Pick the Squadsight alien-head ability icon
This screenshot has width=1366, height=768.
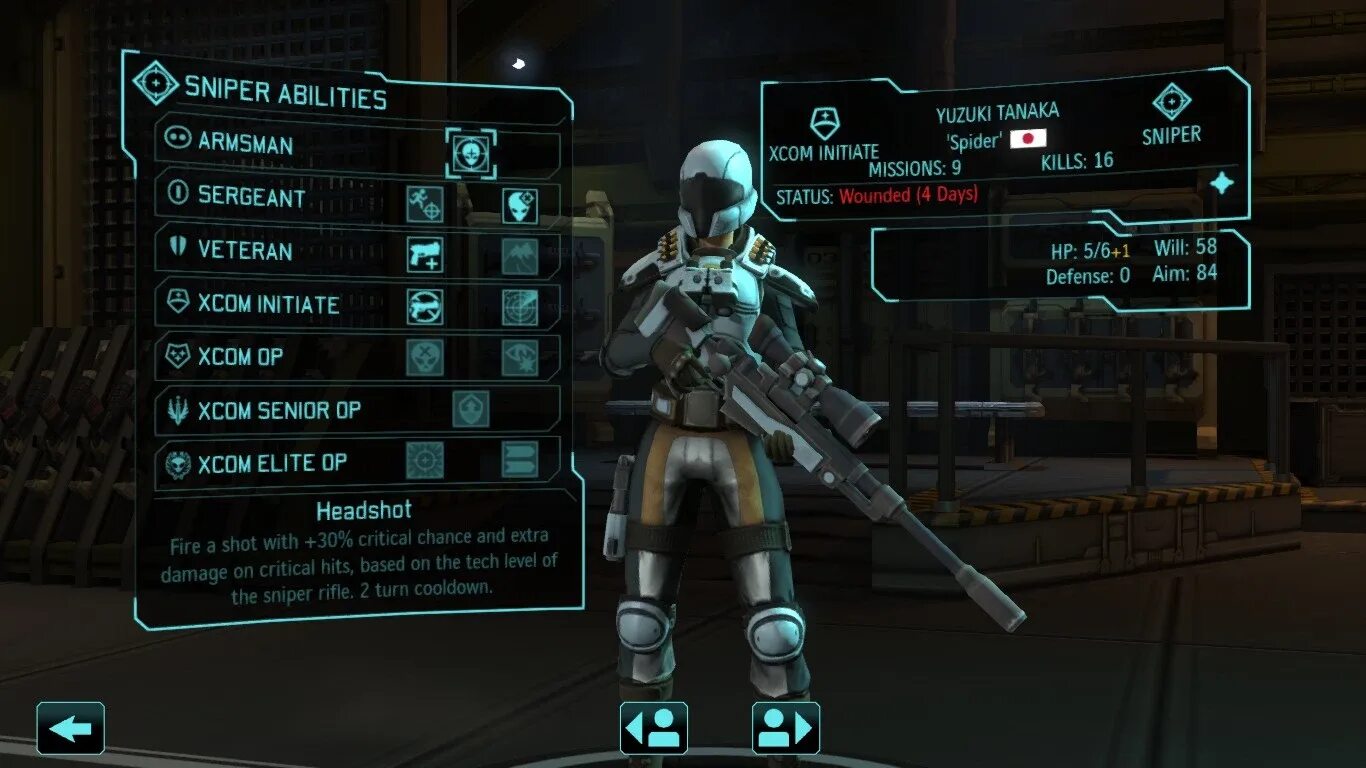(520, 205)
